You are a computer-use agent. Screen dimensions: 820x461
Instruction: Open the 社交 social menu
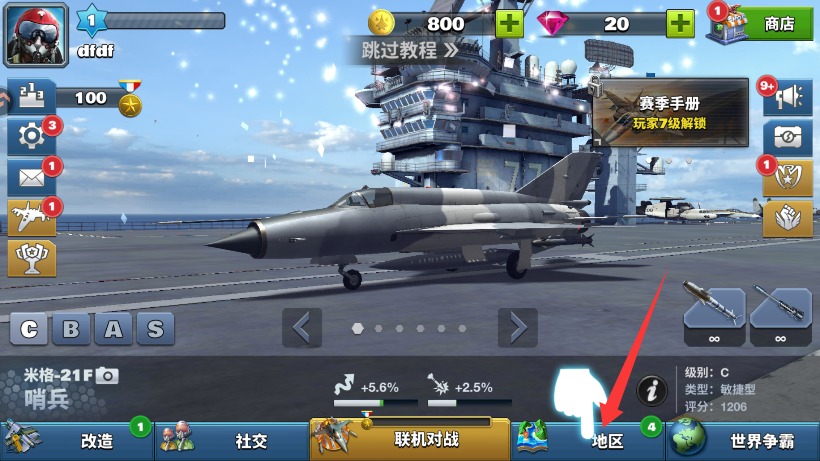232,440
